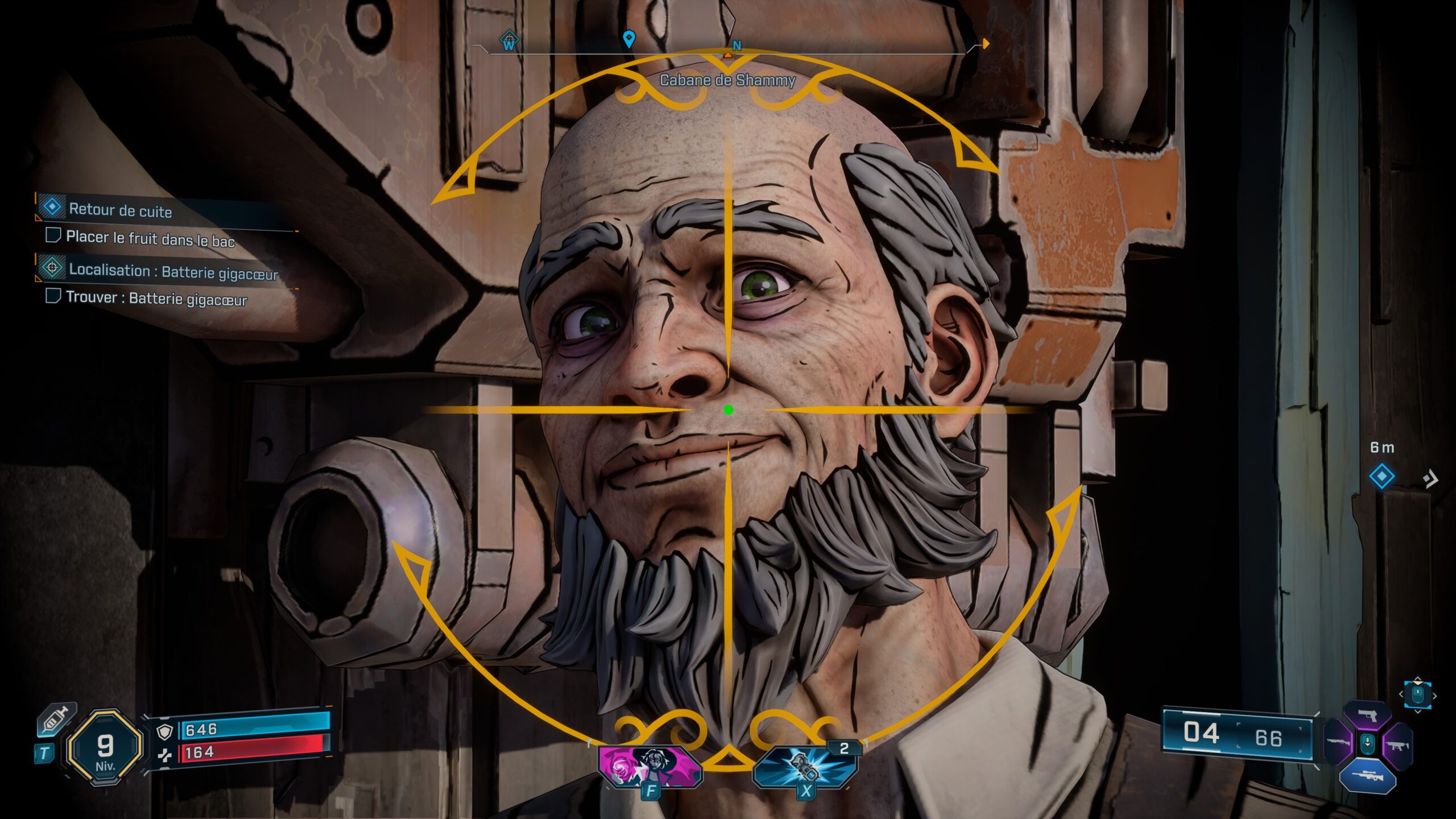Click the up chevron above the mouse icon
The height and width of the screenshot is (819, 1456).
pyautogui.click(x=1418, y=677)
